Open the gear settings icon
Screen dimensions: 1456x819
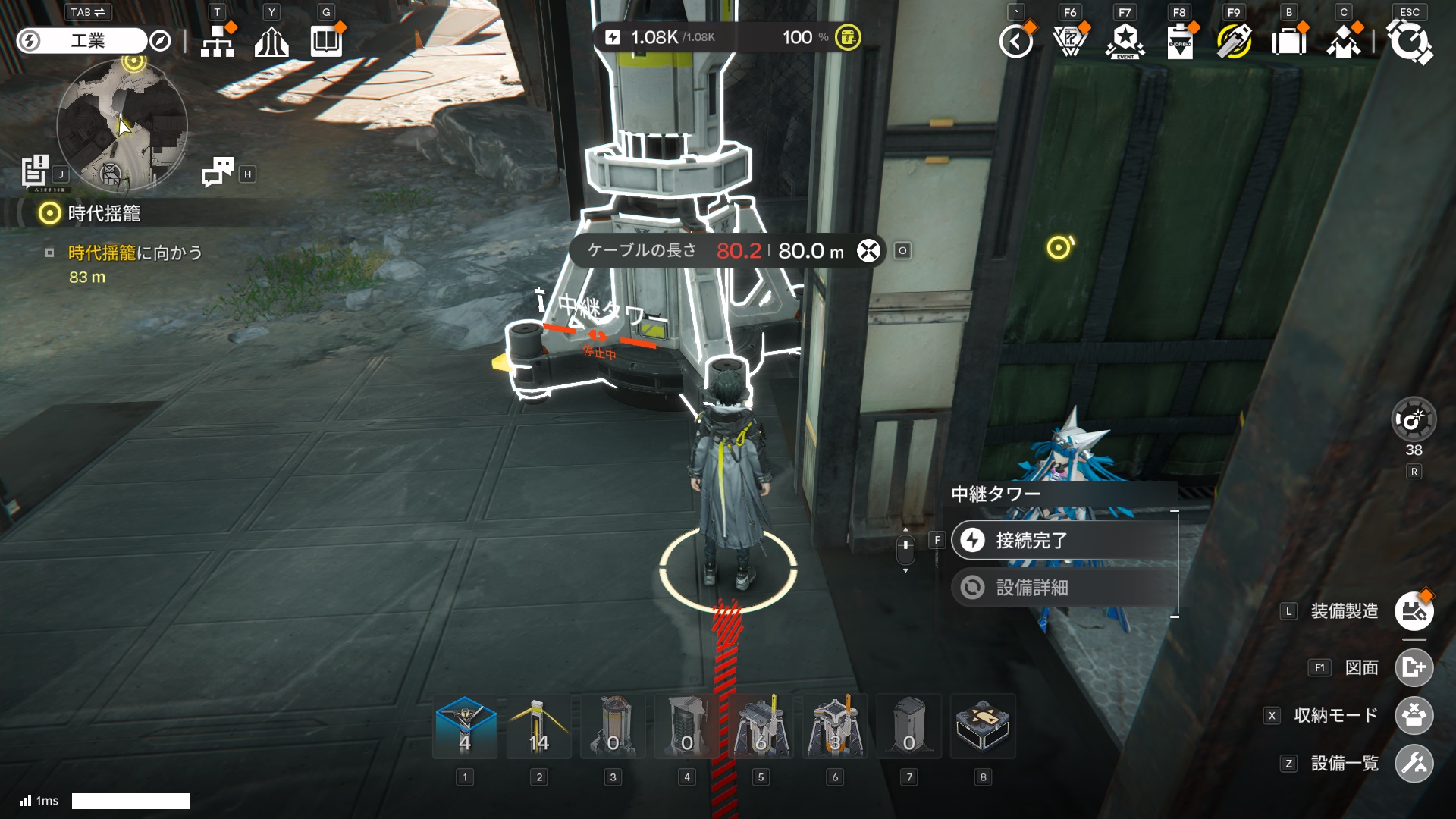[1409, 41]
